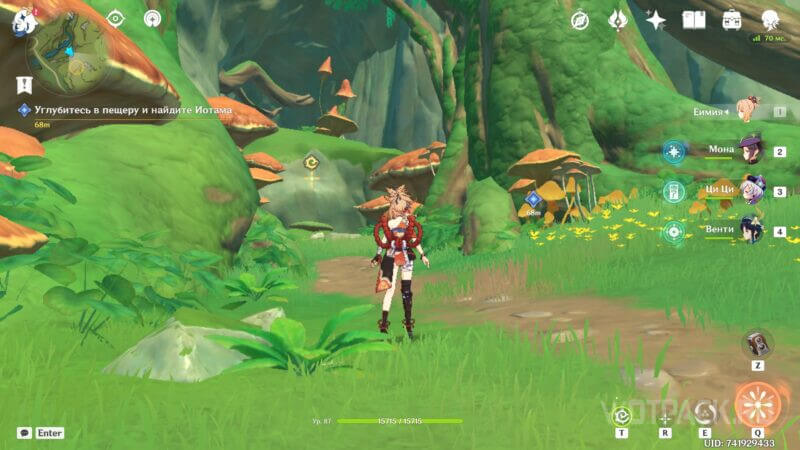This screenshot has width=800, height=450.
Task: Activate the elemental skill swirl icon
Action: (707, 413)
